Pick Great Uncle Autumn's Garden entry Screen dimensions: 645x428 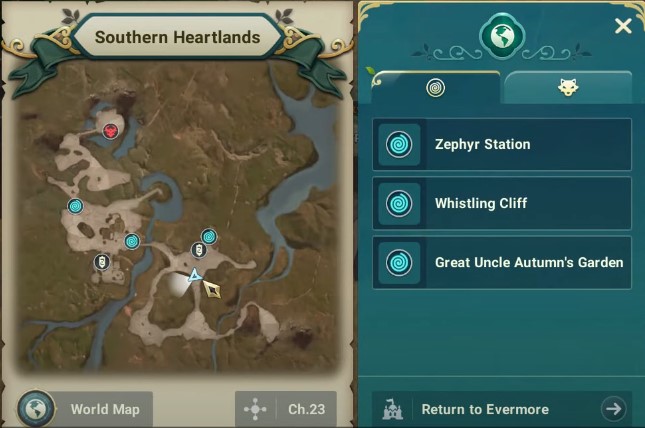(502, 263)
